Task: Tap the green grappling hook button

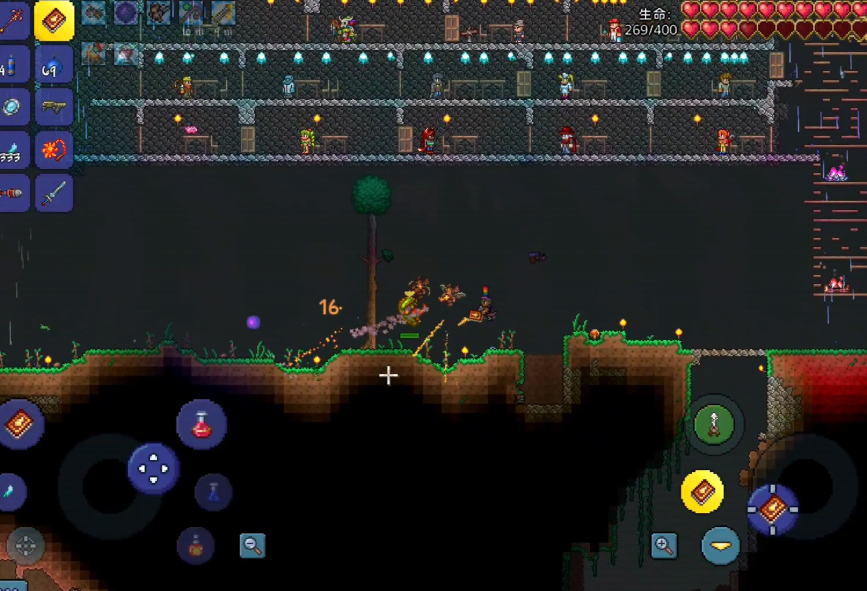Action: pos(715,425)
